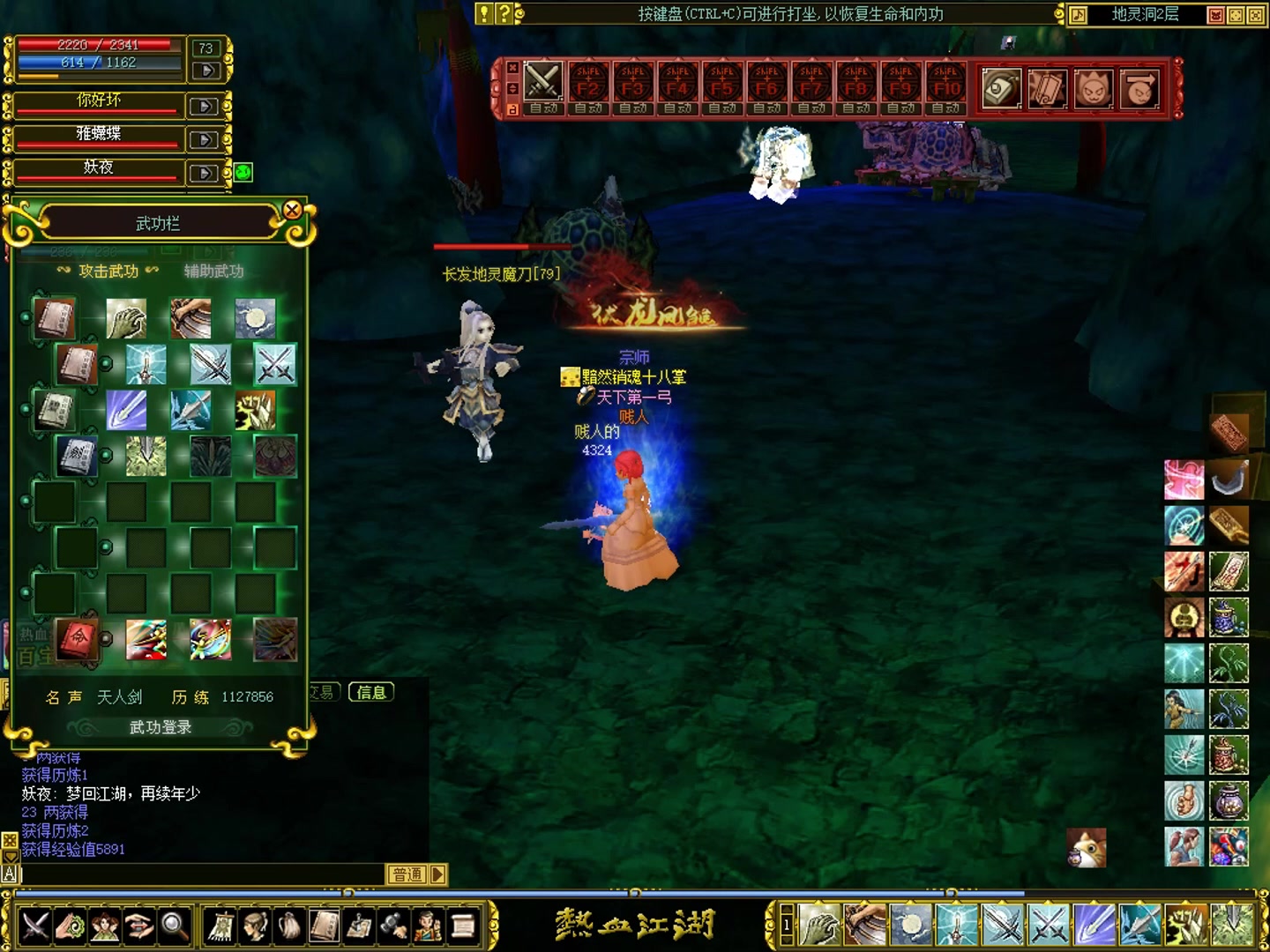Viewport: 1270px width, 952px height.
Task: Select the full moon skill in the panel
Action: click(256, 318)
